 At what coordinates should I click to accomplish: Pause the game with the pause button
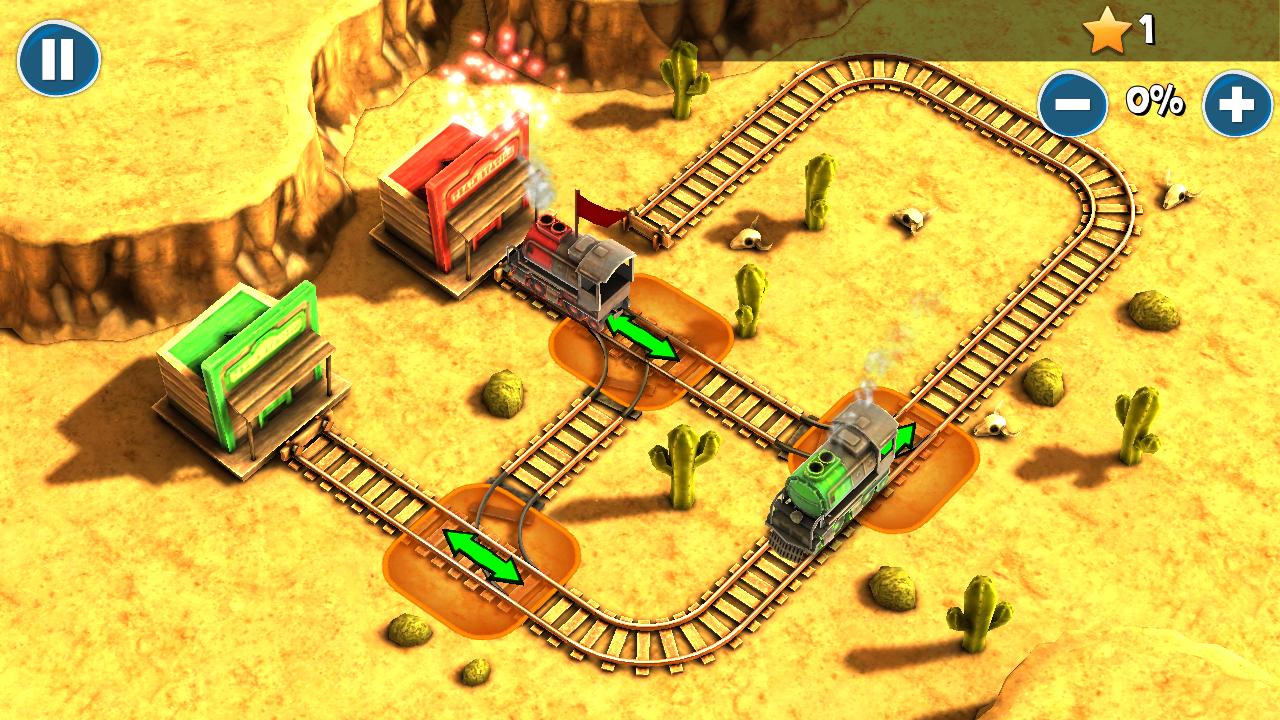58,59
